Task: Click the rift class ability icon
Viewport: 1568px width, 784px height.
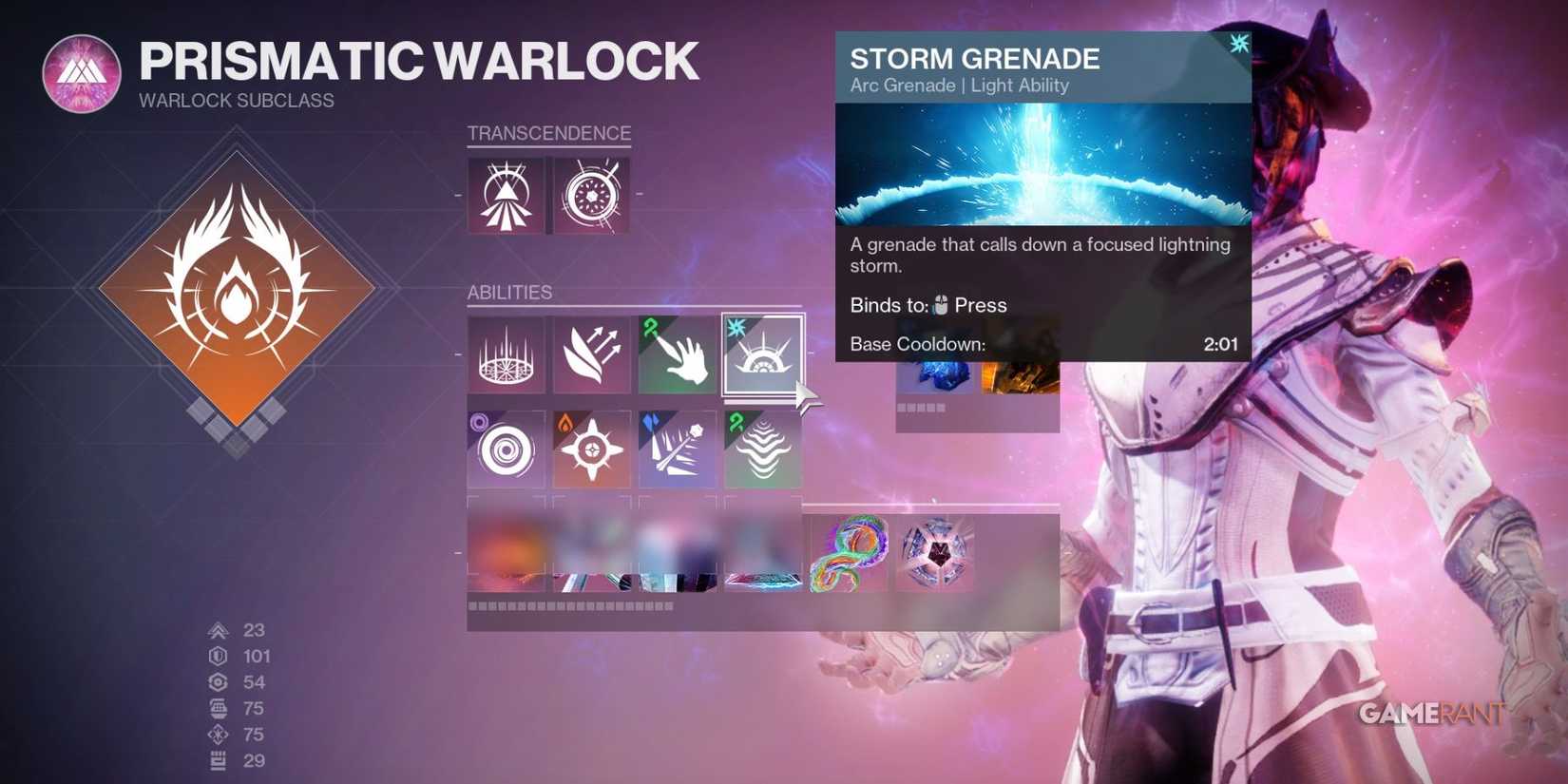Action: pos(505,356)
